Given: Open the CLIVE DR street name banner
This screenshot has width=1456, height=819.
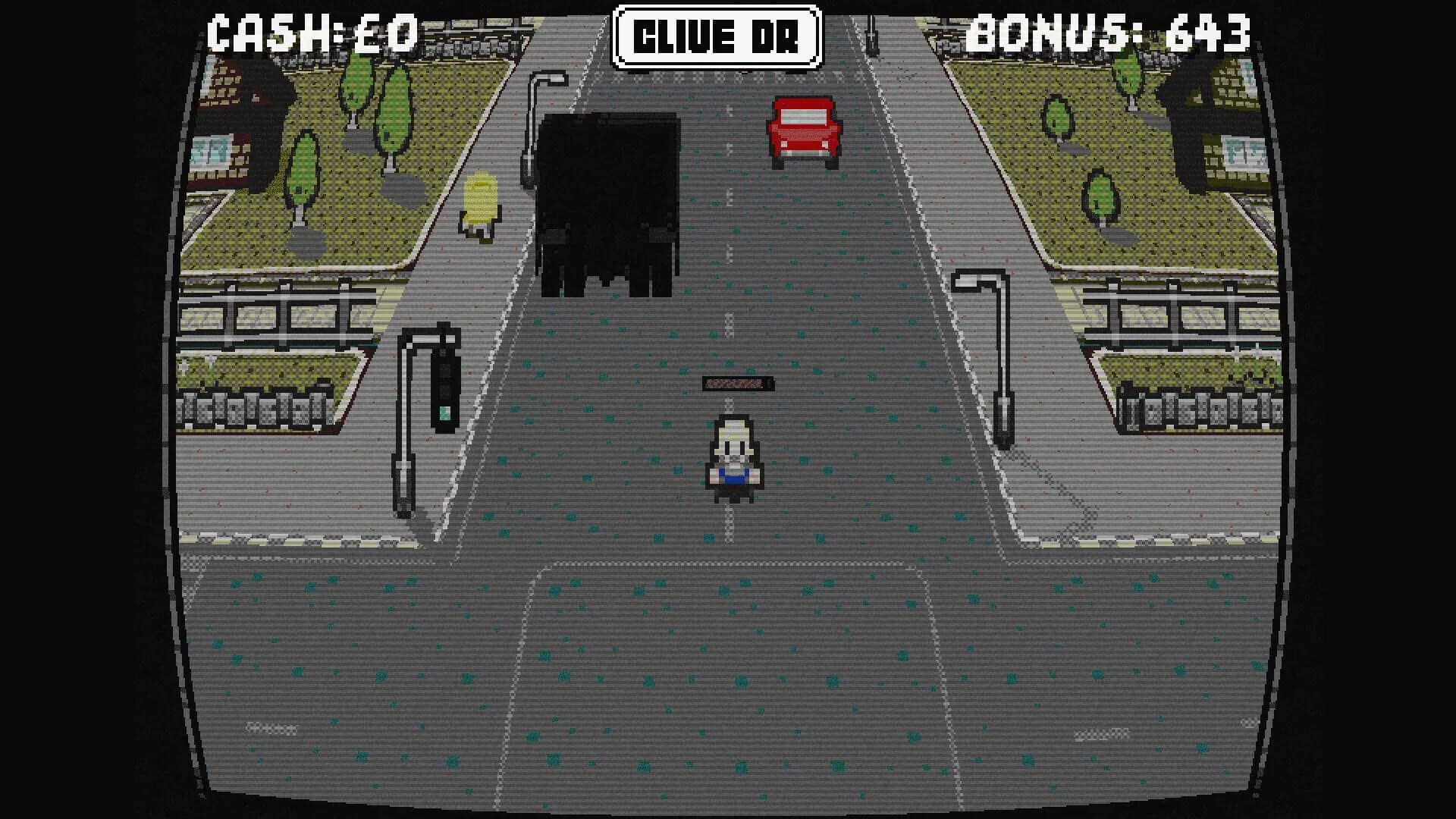Looking at the screenshot, I should point(720,32).
